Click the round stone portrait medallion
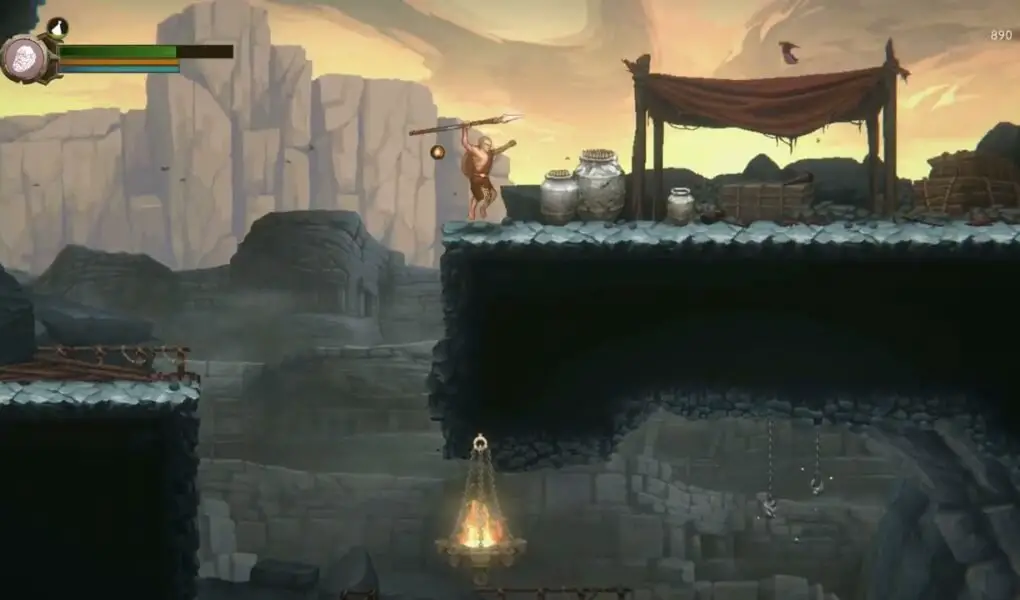The image size is (1020, 600). [x=24, y=57]
